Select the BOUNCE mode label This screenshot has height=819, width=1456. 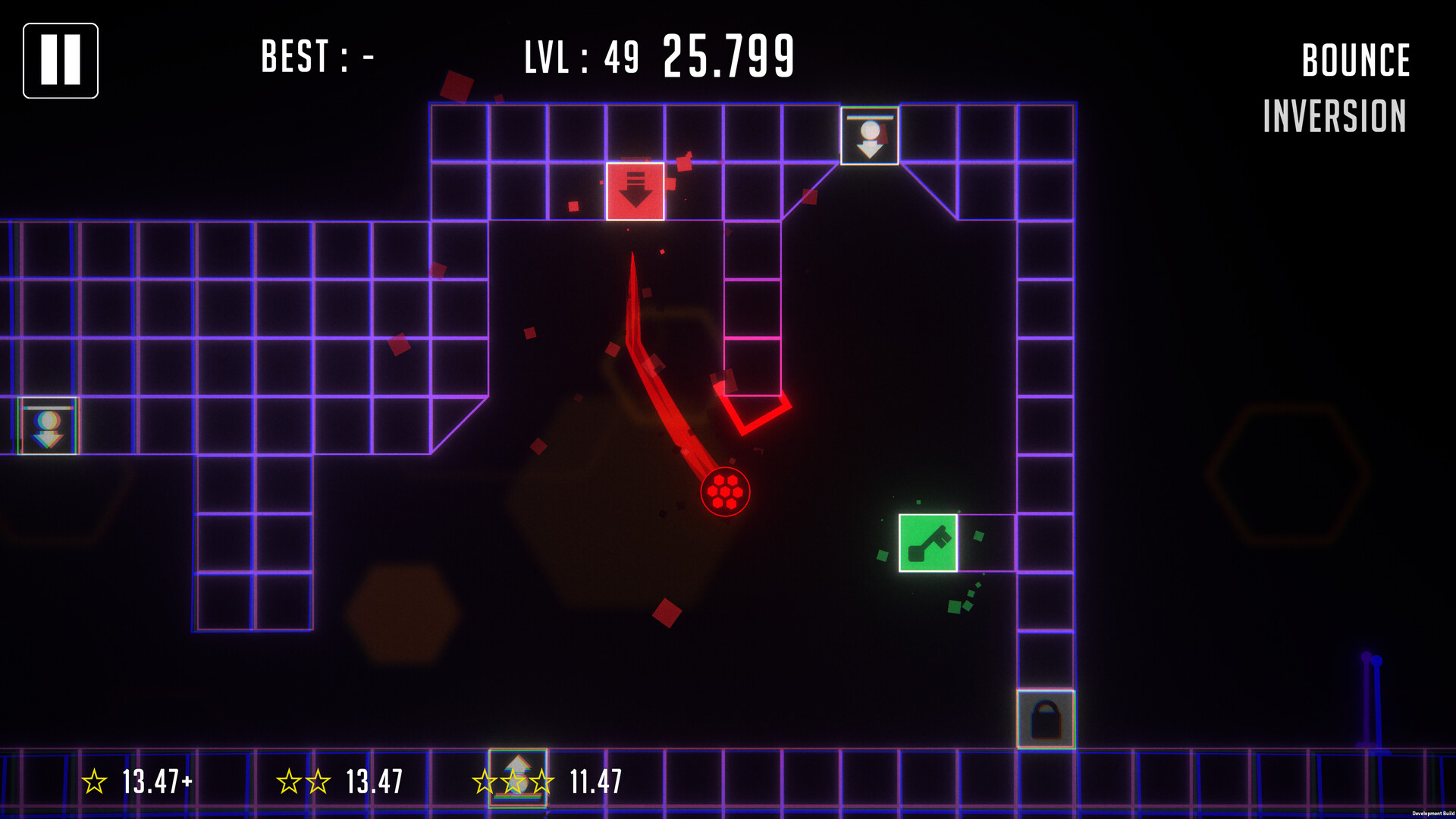(x=1354, y=61)
